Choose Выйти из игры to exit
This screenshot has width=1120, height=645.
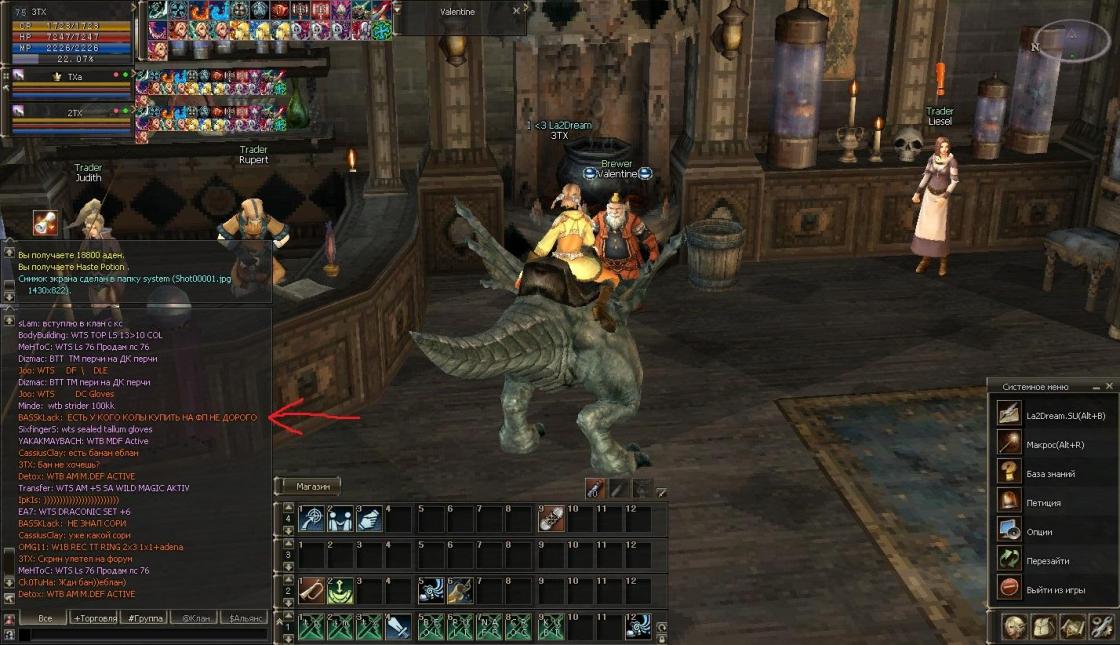(x=1055, y=589)
